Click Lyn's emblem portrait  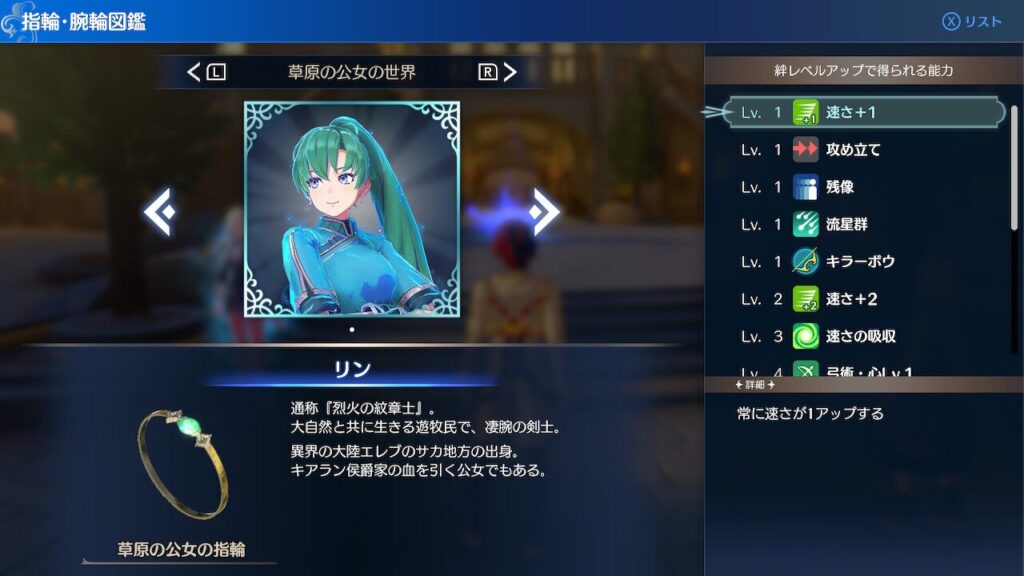352,209
